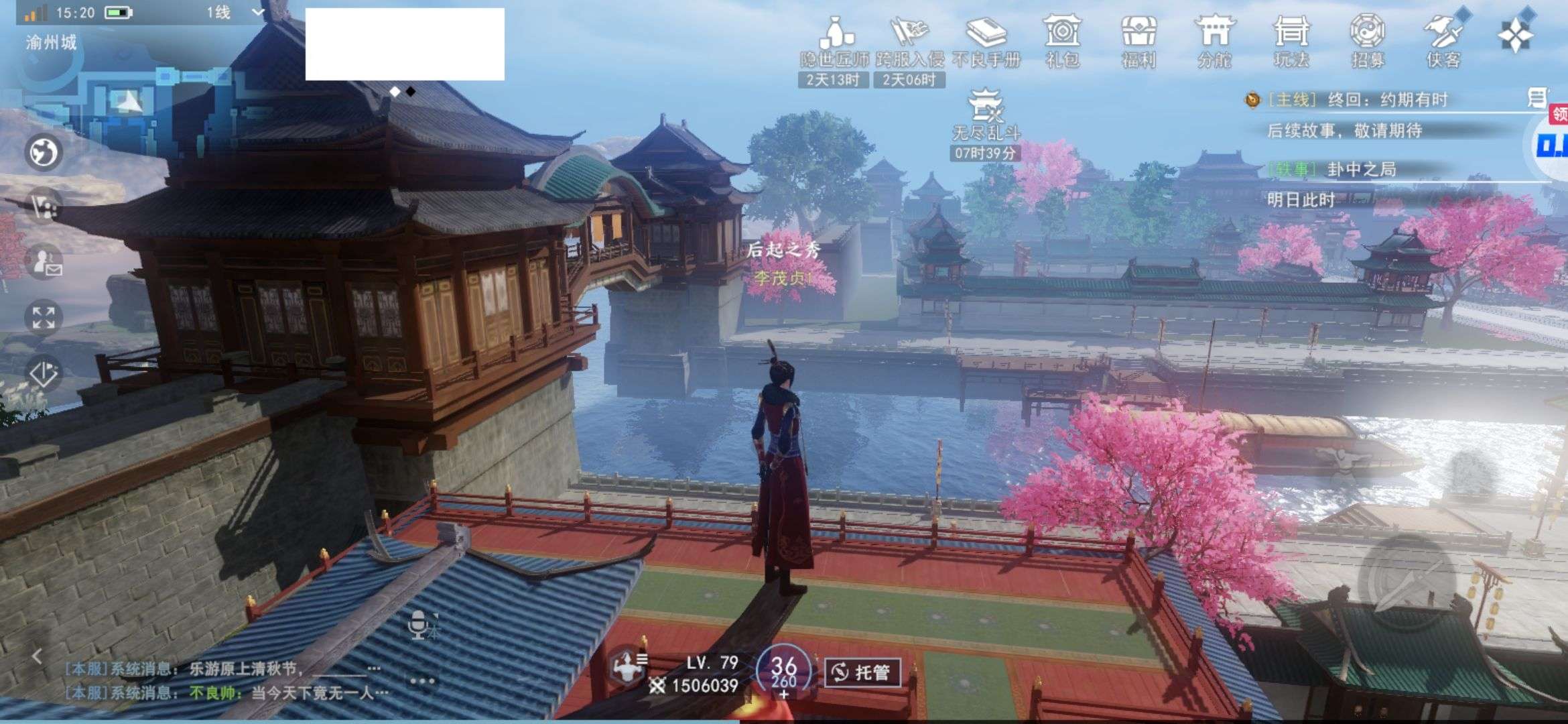The height and width of the screenshot is (724, 1568).
Task: Toggle the fullscreen expand arrows icon
Action: 44,317
